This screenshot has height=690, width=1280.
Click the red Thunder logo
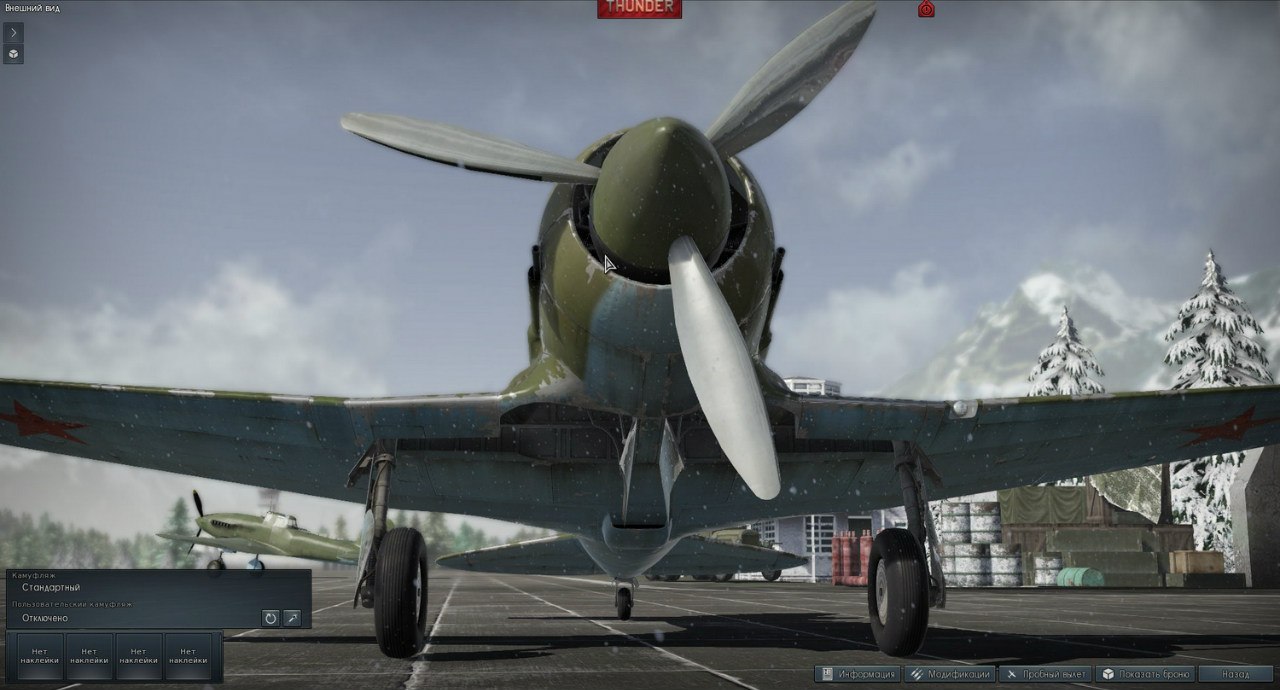(x=639, y=8)
